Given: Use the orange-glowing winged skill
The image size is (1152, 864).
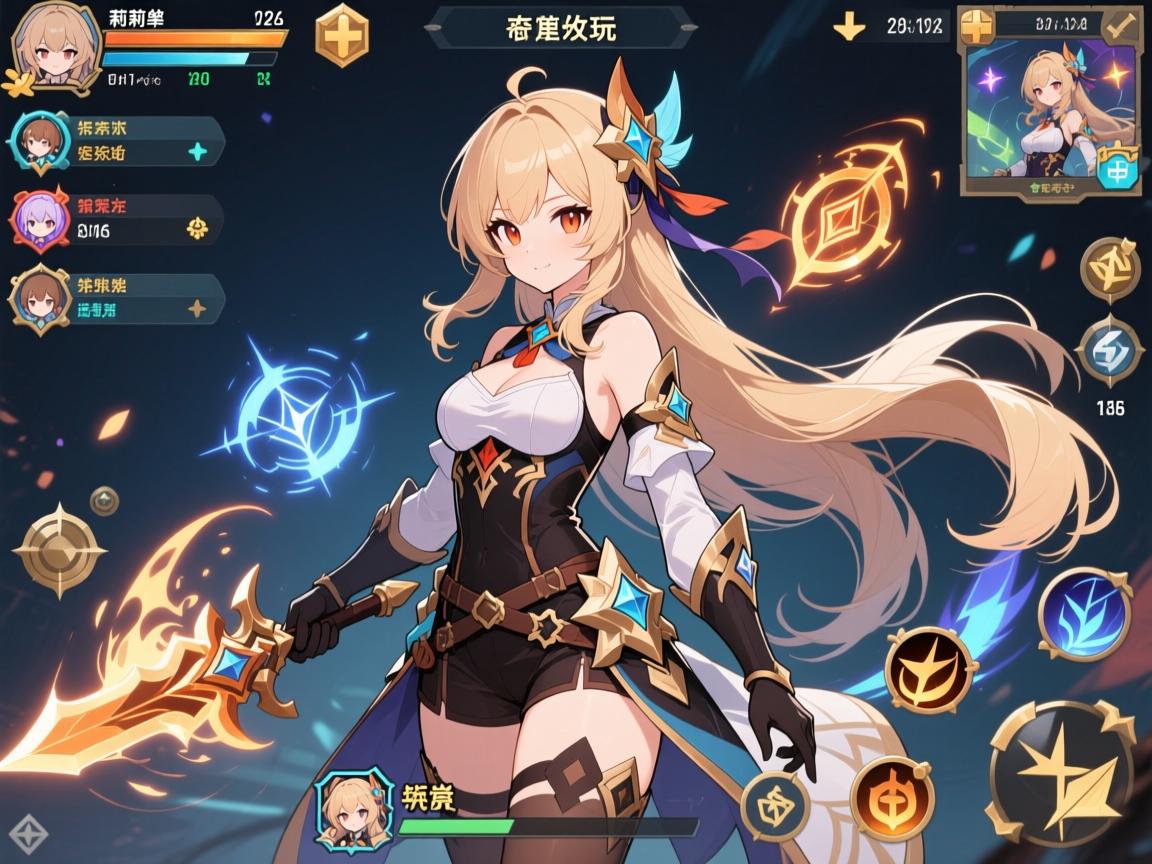Looking at the screenshot, I should 930,670.
